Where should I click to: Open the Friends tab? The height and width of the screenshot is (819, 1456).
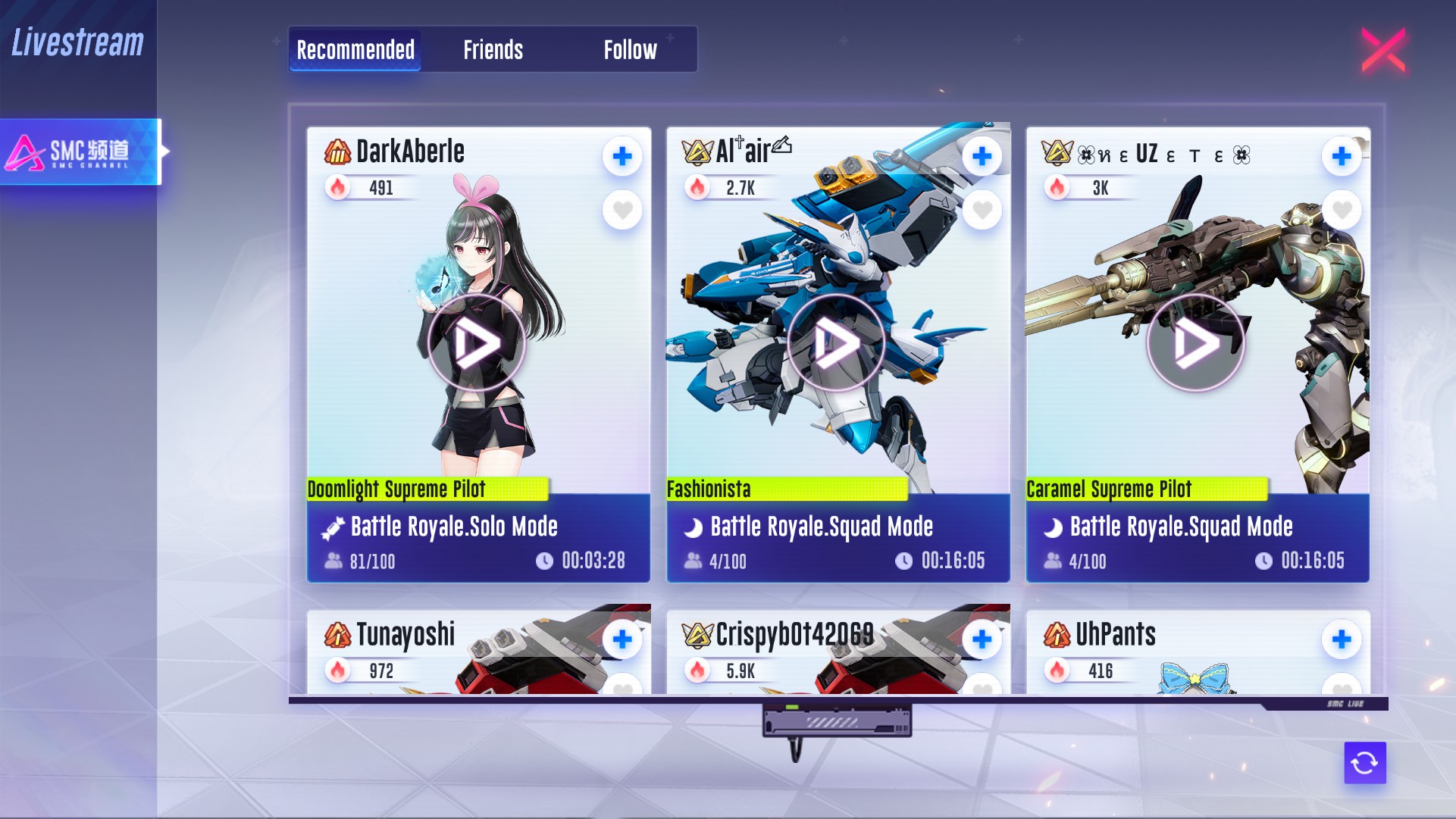click(x=493, y=50)
